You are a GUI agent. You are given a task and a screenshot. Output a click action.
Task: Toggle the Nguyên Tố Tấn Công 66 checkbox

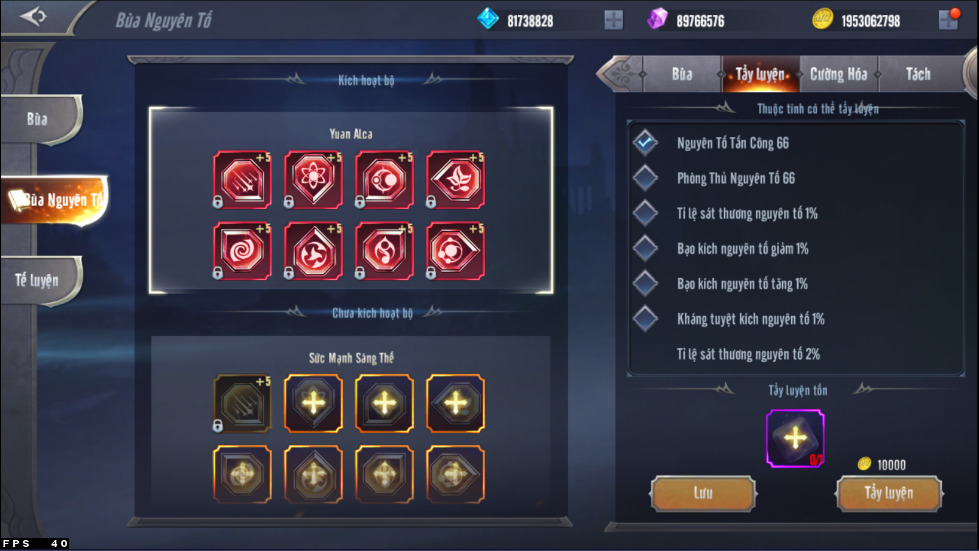(646, 143)
